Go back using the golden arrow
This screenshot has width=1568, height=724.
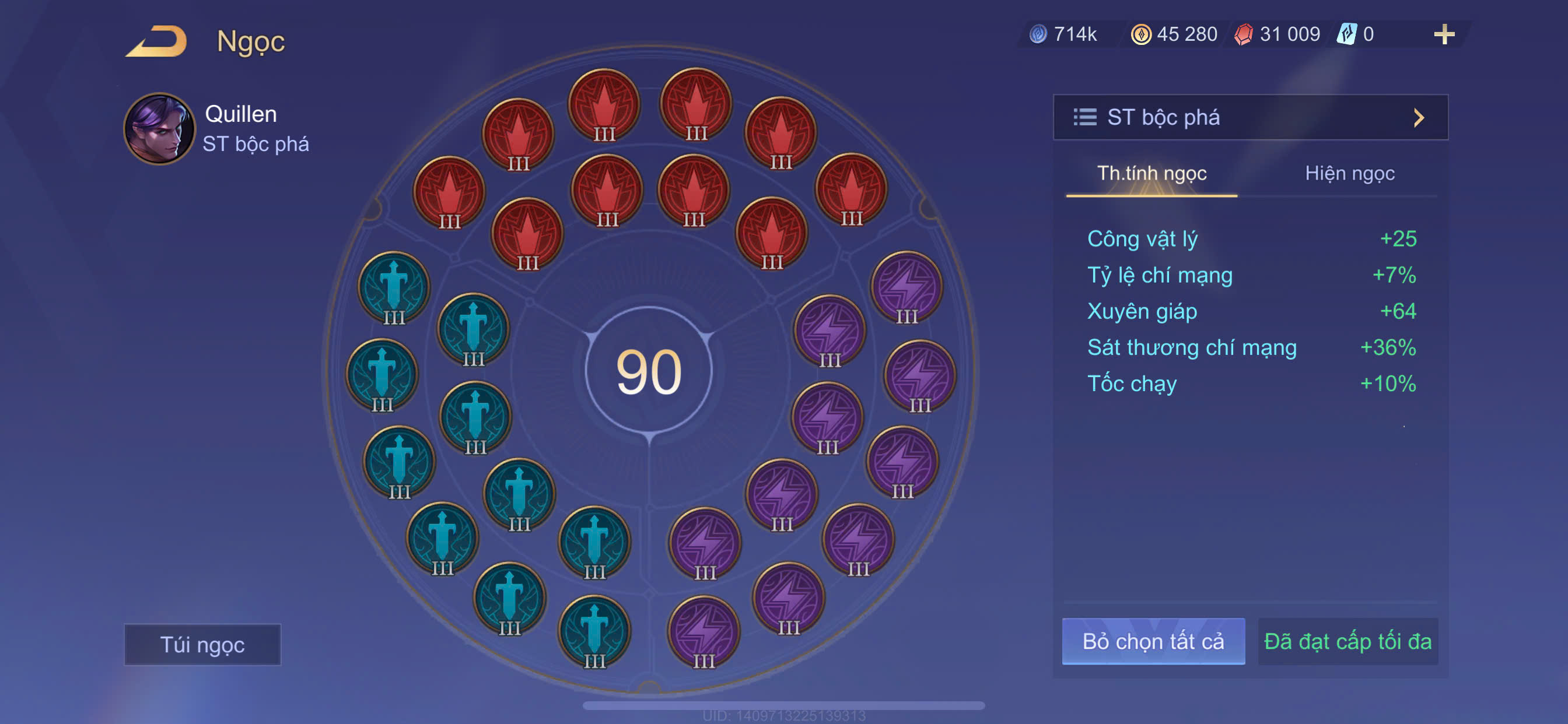pyautogui.click(x=157, y=41)
